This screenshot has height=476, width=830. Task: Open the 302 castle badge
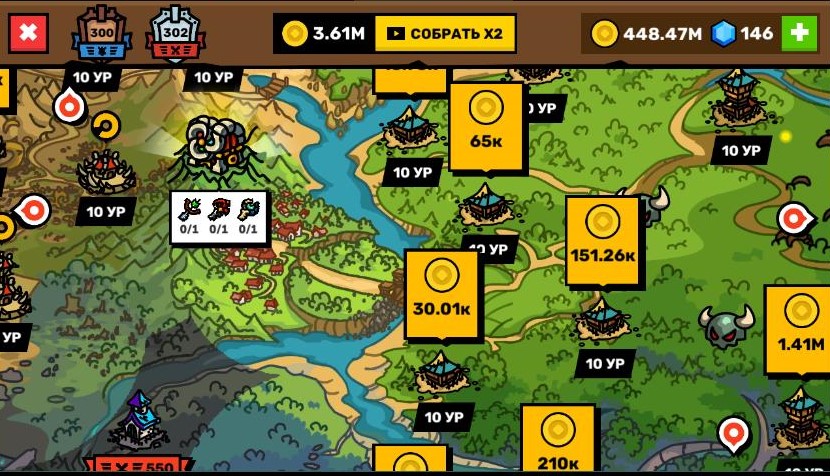click(x=175, y=35)
